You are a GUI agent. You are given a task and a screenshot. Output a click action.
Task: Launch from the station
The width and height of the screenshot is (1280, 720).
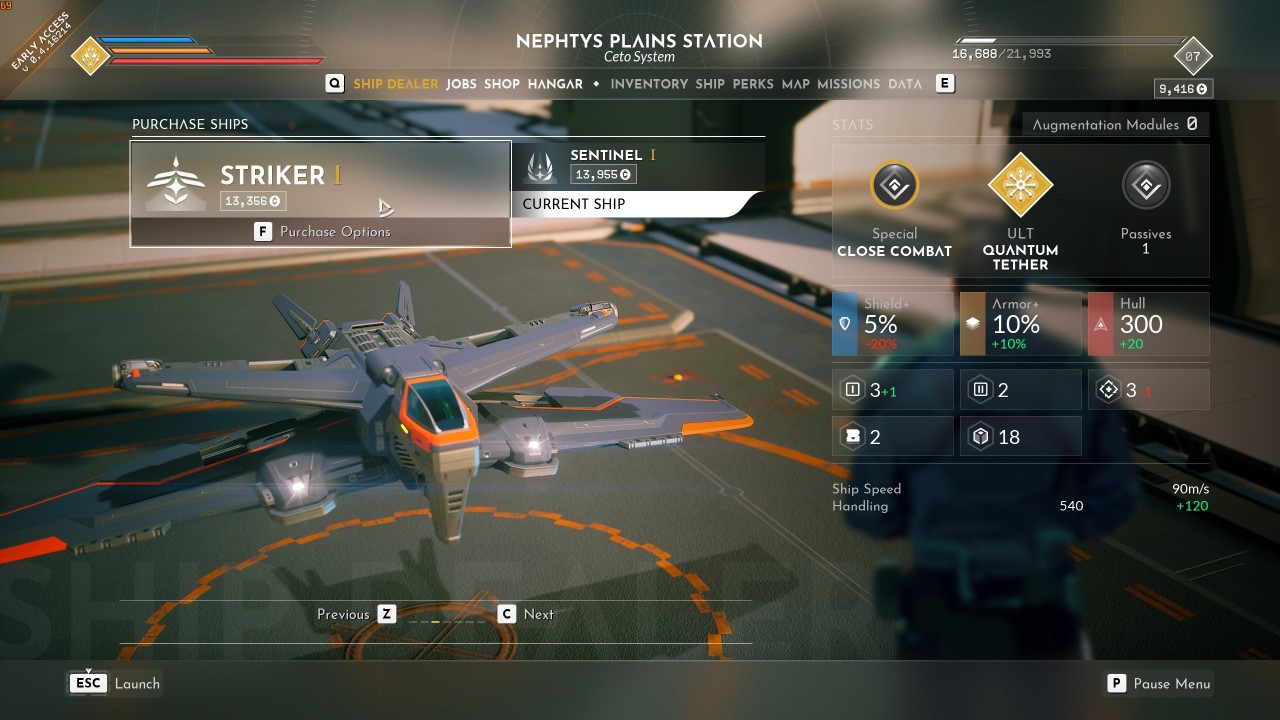coord(115,684)
